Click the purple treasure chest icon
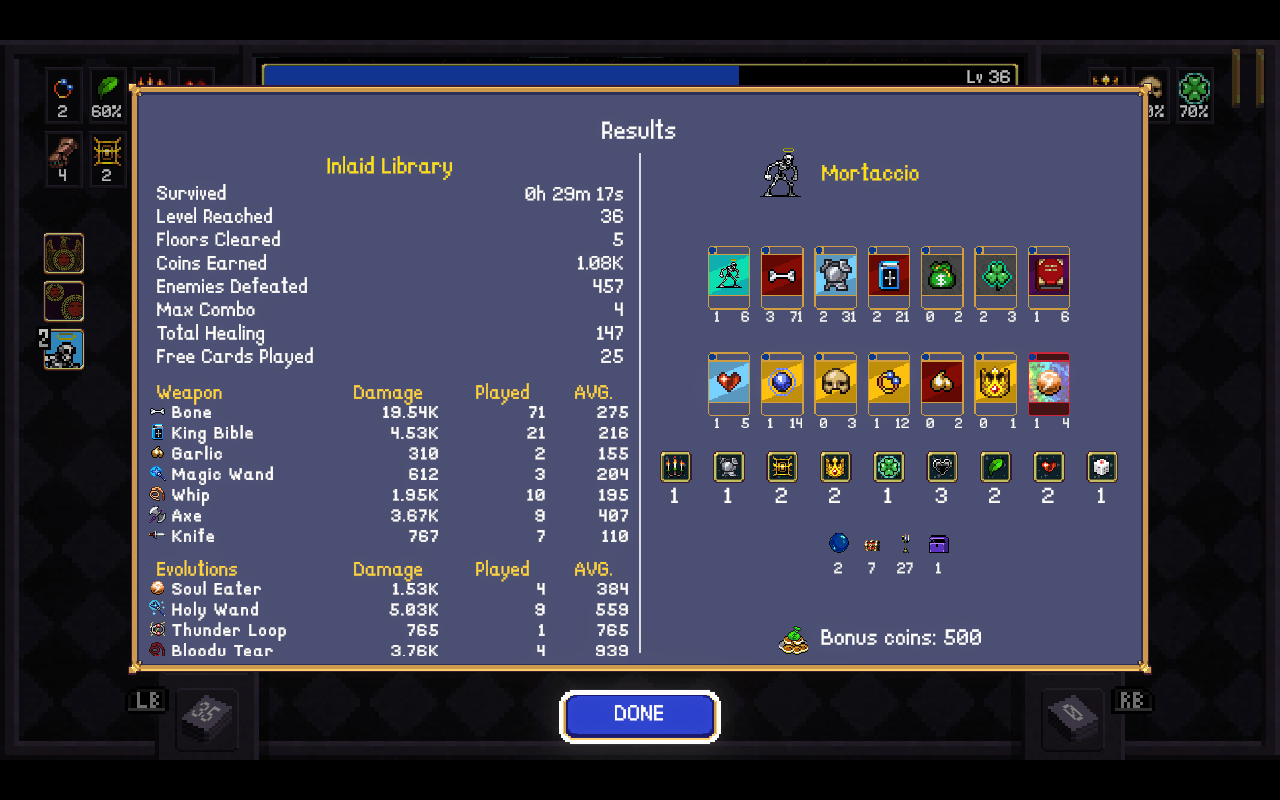The height and width of the screenshot is (800, 1280). click(938, 544)
